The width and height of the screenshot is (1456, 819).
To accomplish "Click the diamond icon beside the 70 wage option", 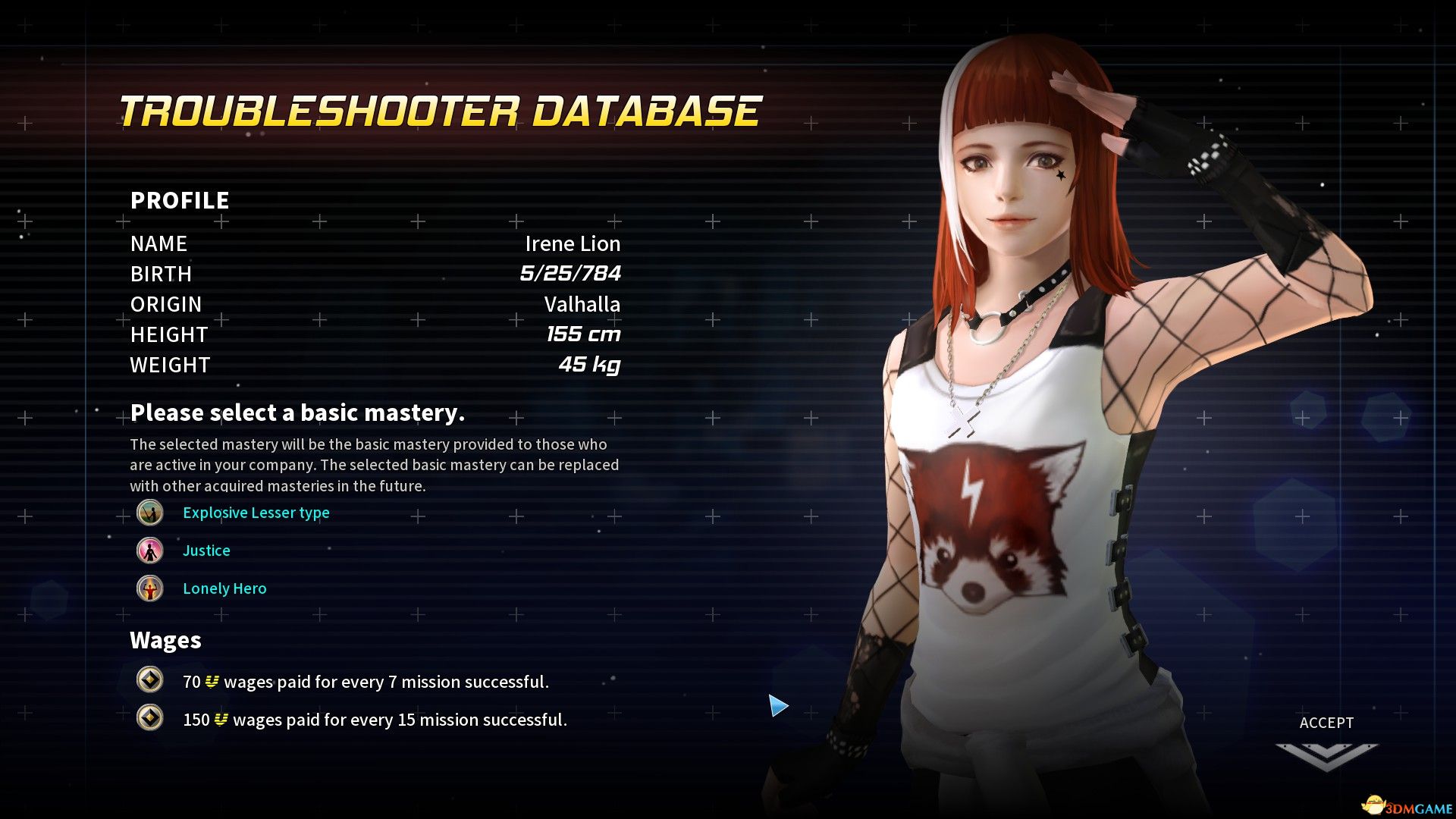I will point(150,681).
